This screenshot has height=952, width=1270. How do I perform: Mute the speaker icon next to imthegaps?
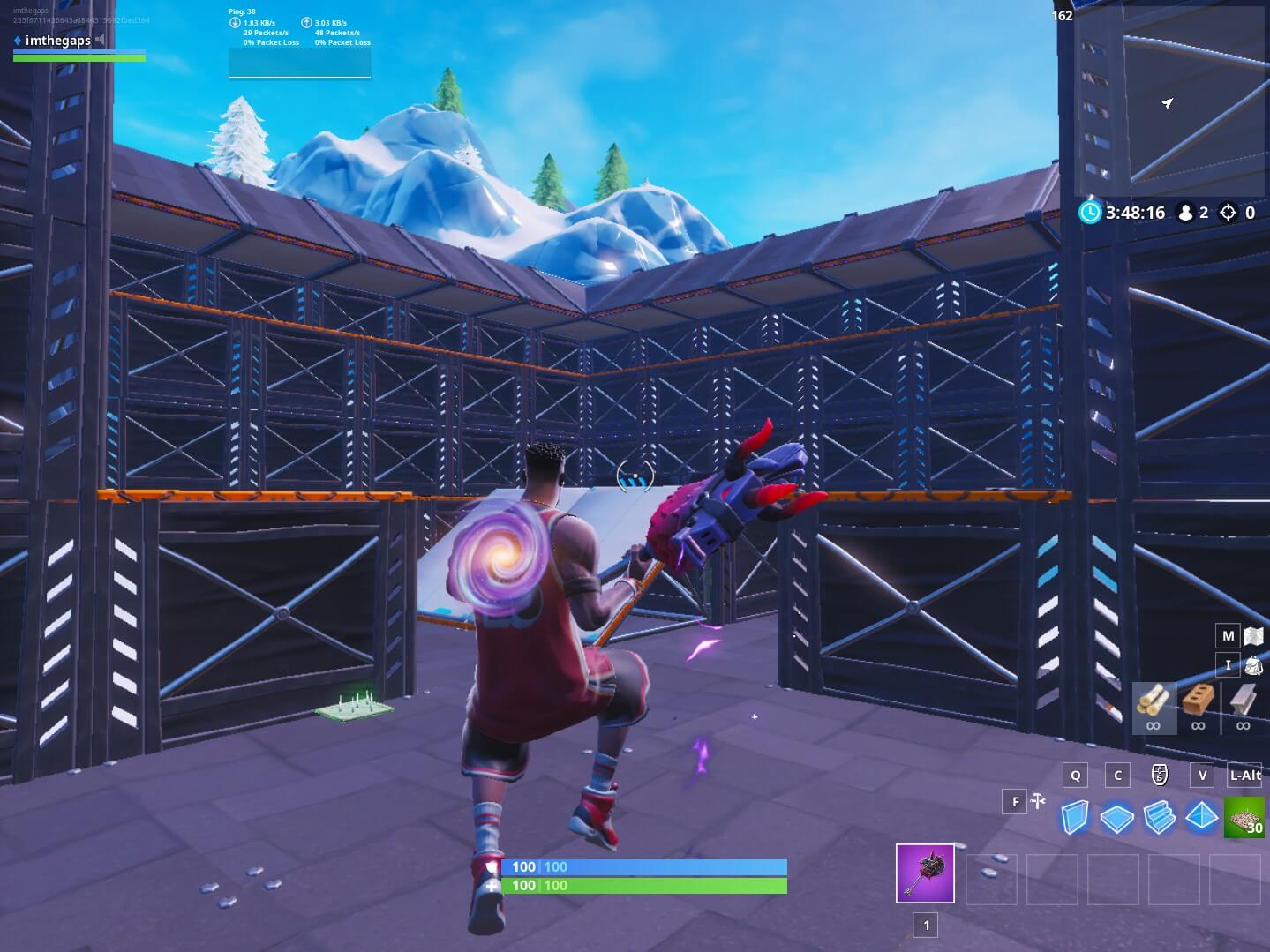click(x=99, y=40)
